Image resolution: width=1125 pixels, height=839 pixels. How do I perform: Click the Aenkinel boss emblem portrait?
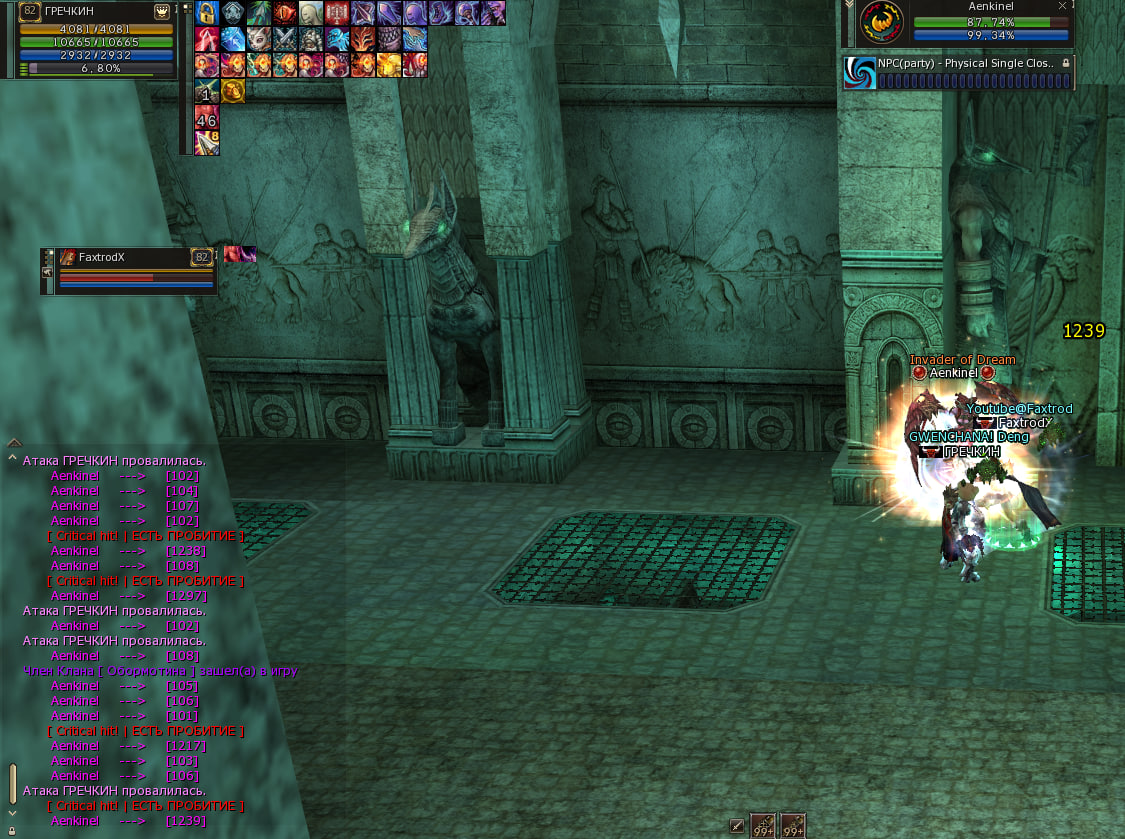click(881, 22)
